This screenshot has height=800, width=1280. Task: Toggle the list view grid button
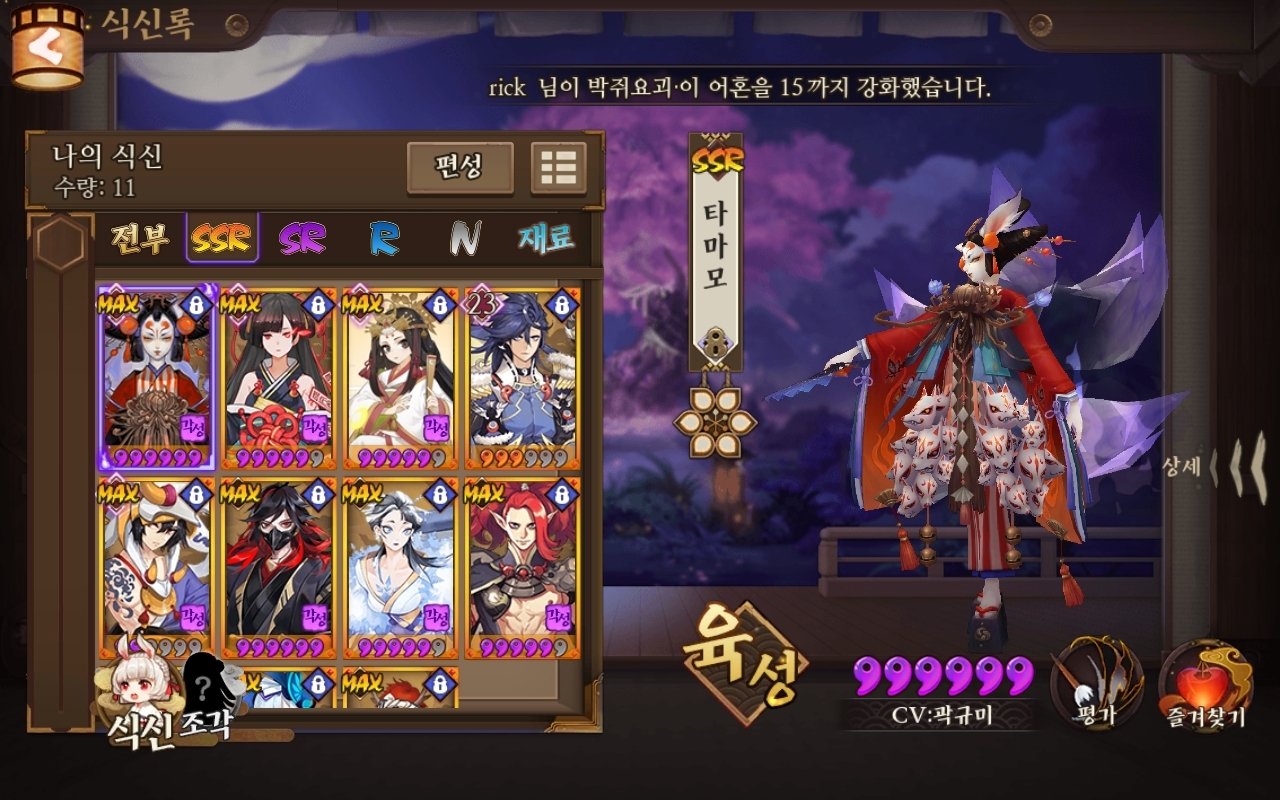point(558,167)
